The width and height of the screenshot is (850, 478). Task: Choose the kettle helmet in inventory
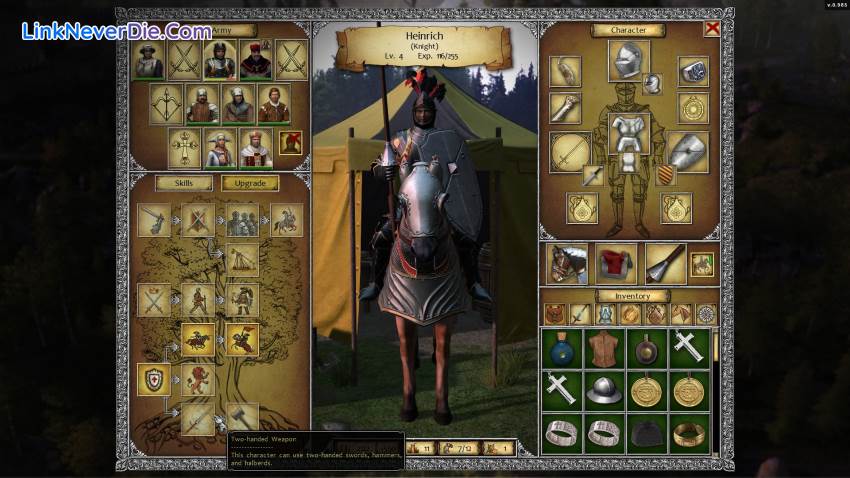pyautogui.click(x=605, y=390)
